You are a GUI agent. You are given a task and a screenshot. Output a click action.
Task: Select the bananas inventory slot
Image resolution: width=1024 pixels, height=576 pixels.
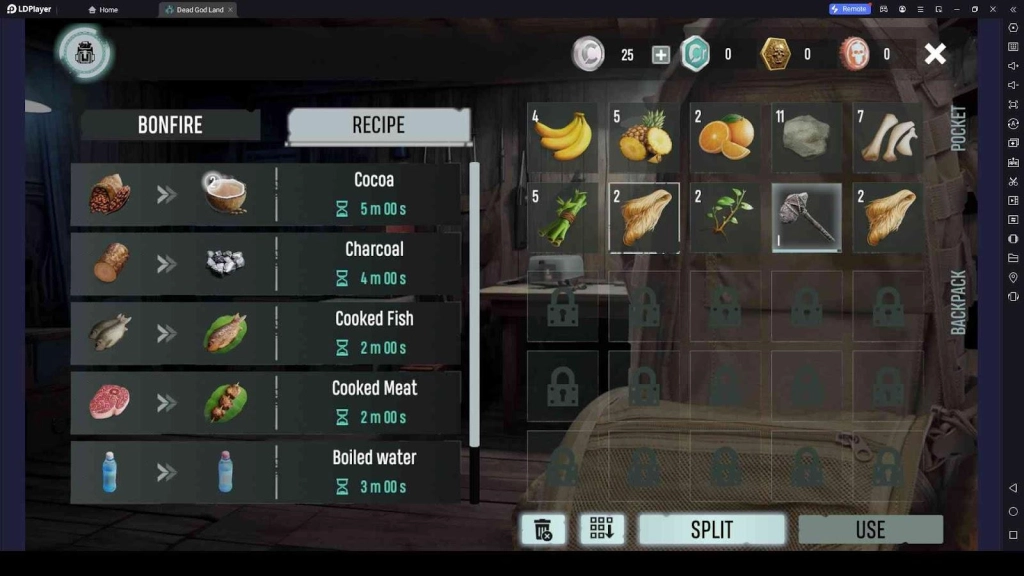[563, 137]
